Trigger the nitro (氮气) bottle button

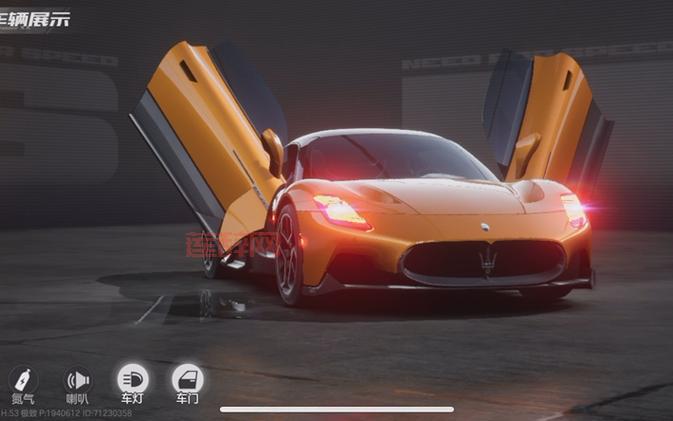coord(23,381)
